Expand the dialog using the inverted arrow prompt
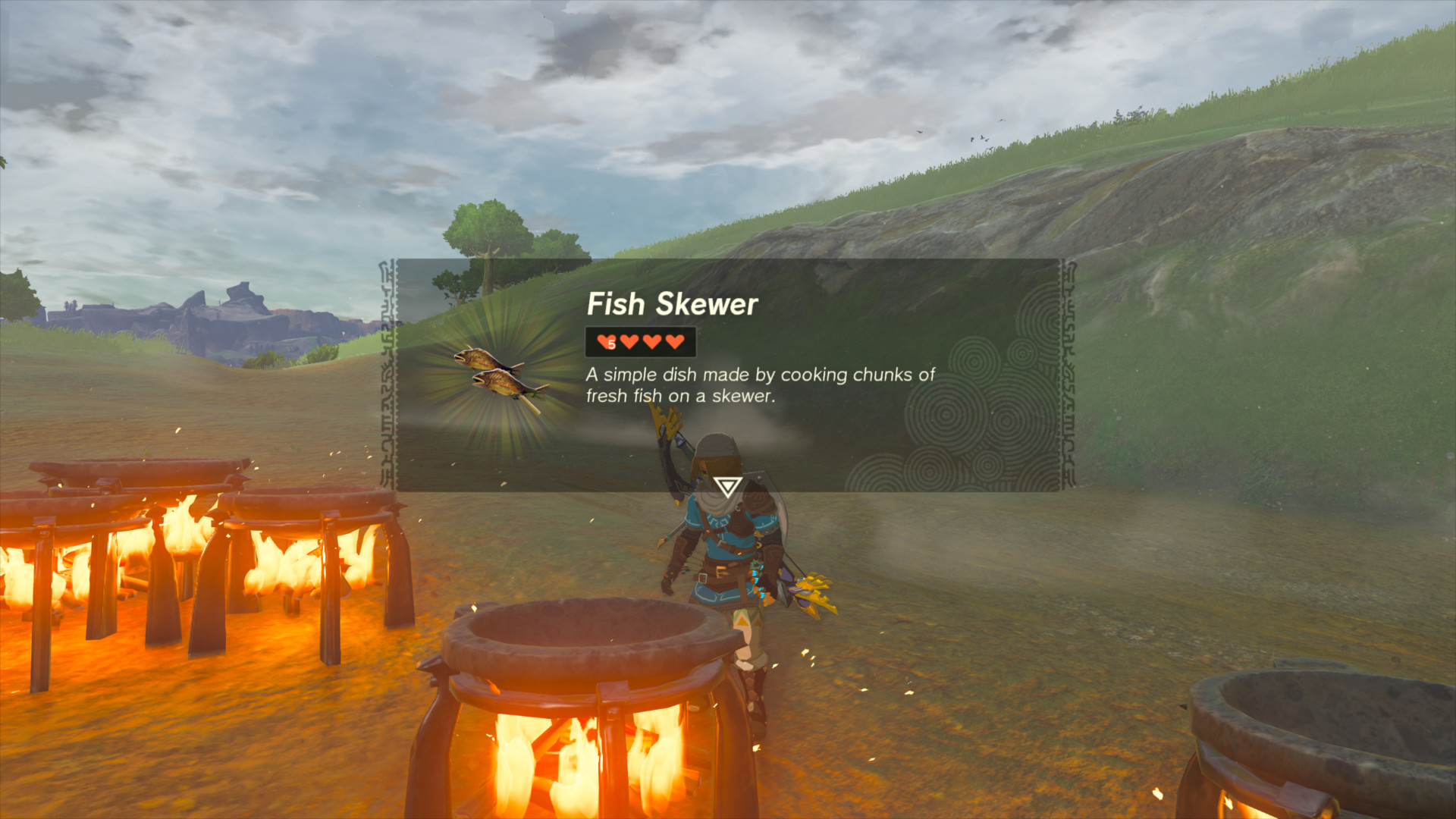This screenshot has height=819, width=1456. pyautogui.click(x=726, y=486)
